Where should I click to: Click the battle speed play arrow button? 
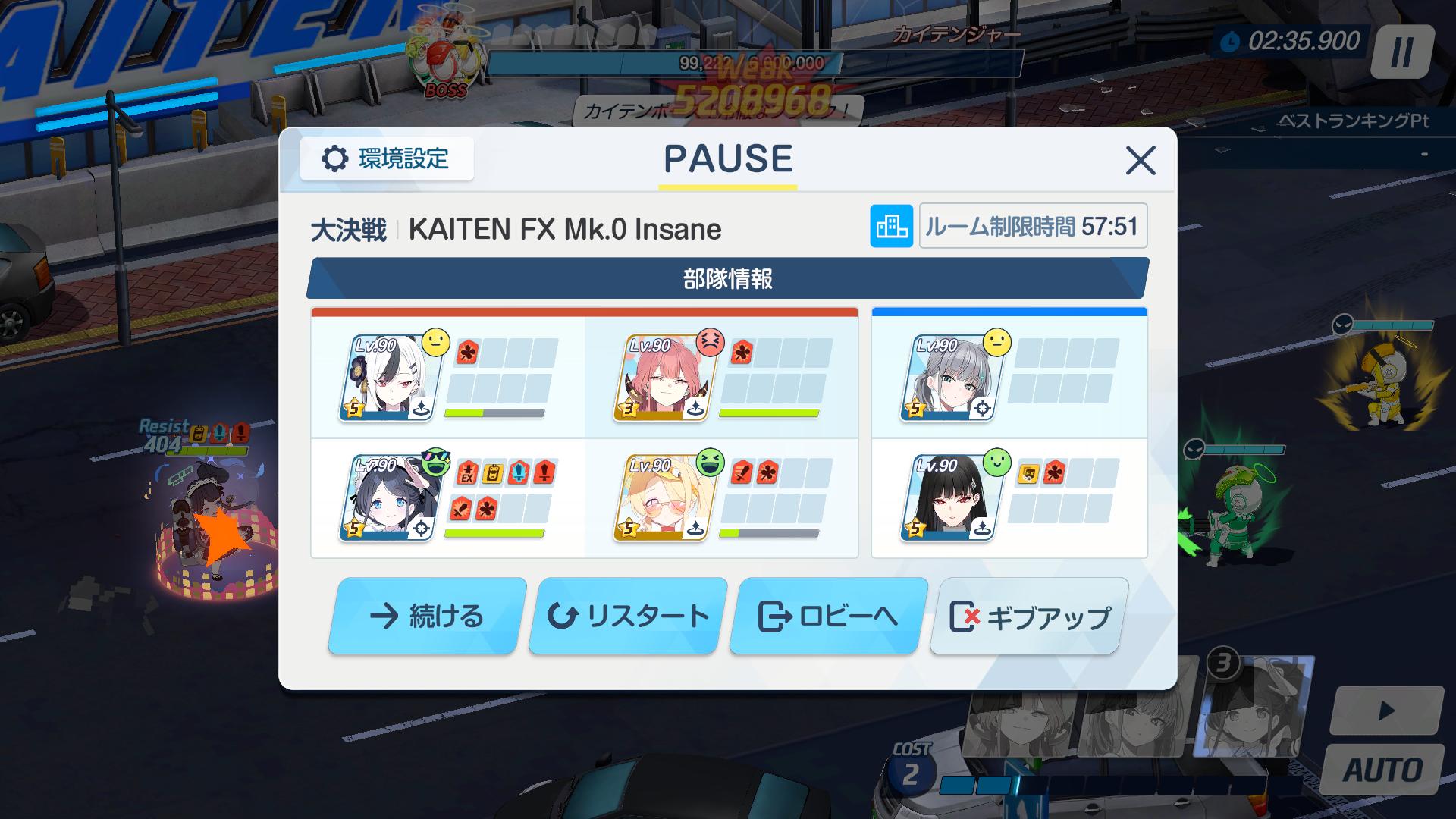click(x=1386, y=711)
